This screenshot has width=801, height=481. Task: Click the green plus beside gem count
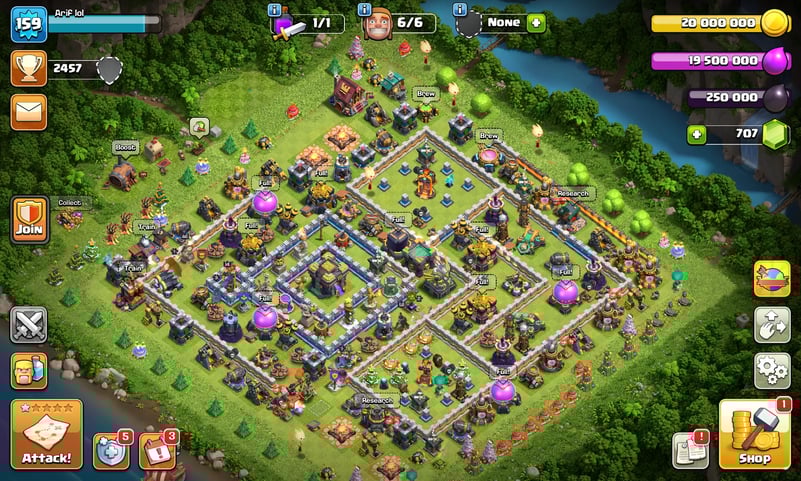click(x=695, y=134)
